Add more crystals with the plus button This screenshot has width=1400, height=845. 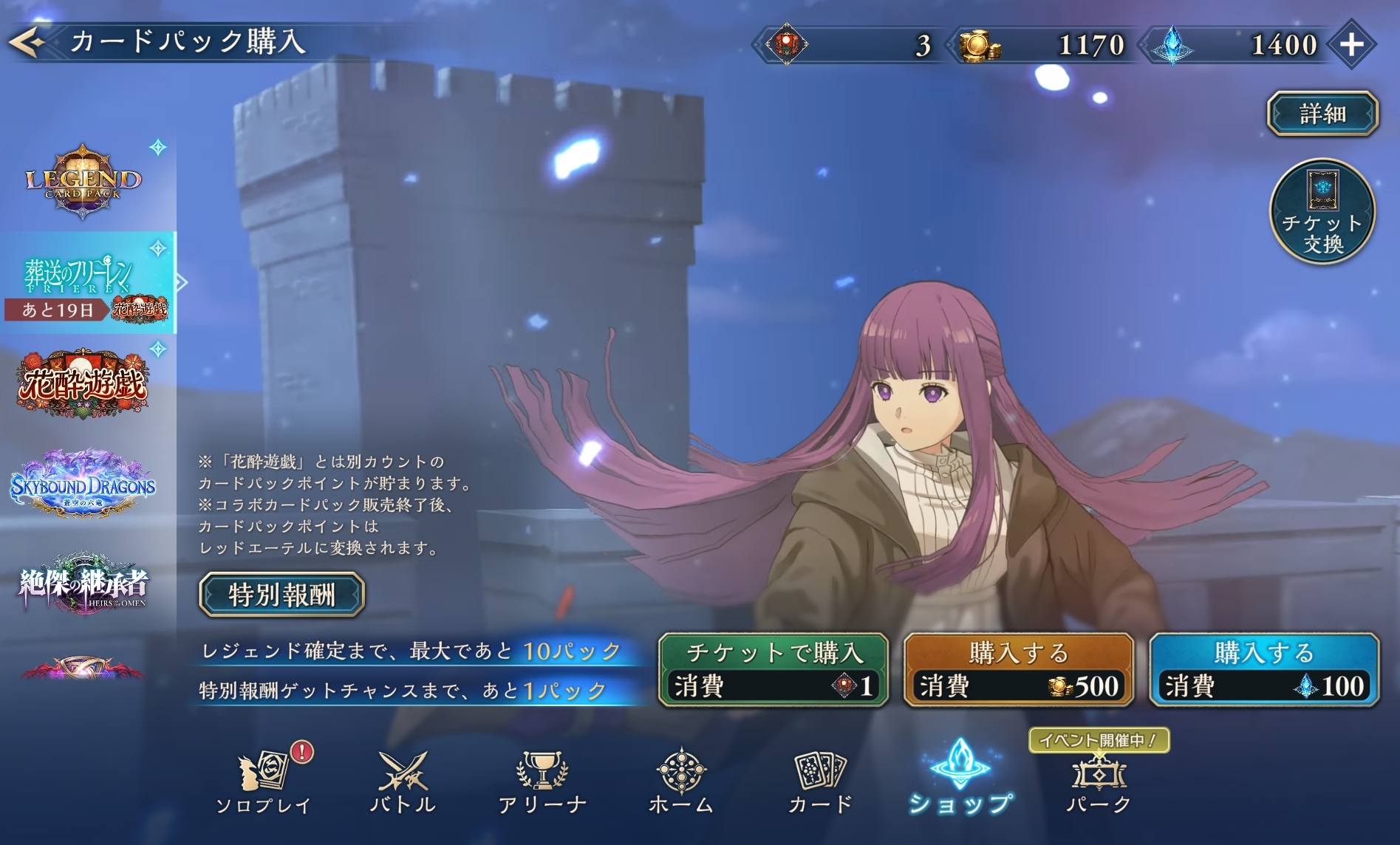tap(1351, 45)
